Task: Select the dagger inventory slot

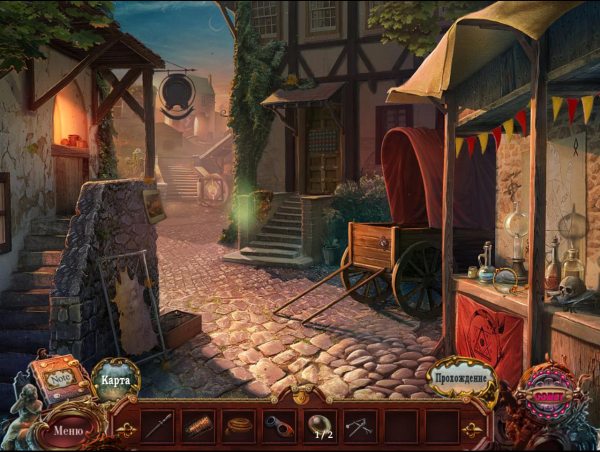Action: (x=157, y=426)
